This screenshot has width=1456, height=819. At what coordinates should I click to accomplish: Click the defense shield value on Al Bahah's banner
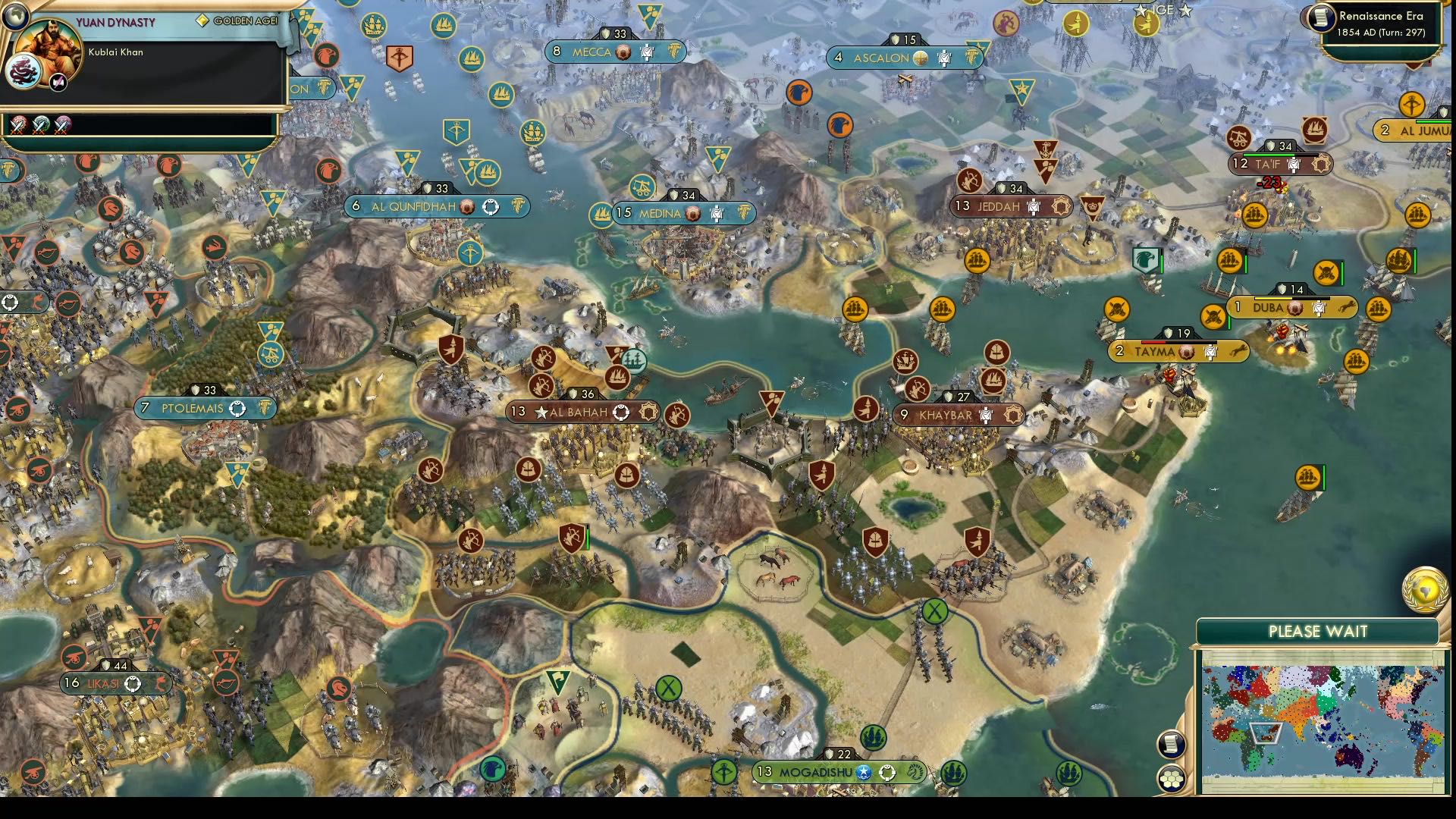(x=579, y=394)
